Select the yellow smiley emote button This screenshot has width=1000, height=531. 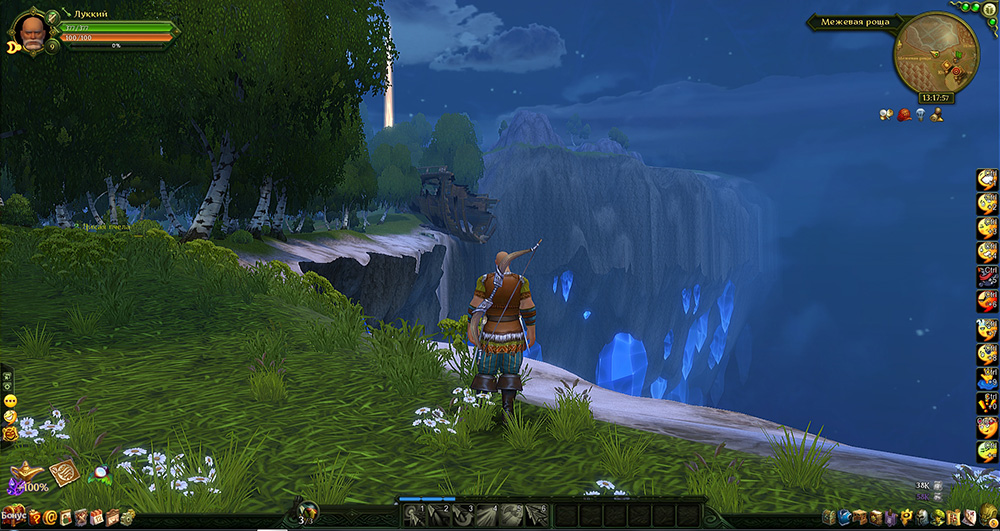click(10, 400)
